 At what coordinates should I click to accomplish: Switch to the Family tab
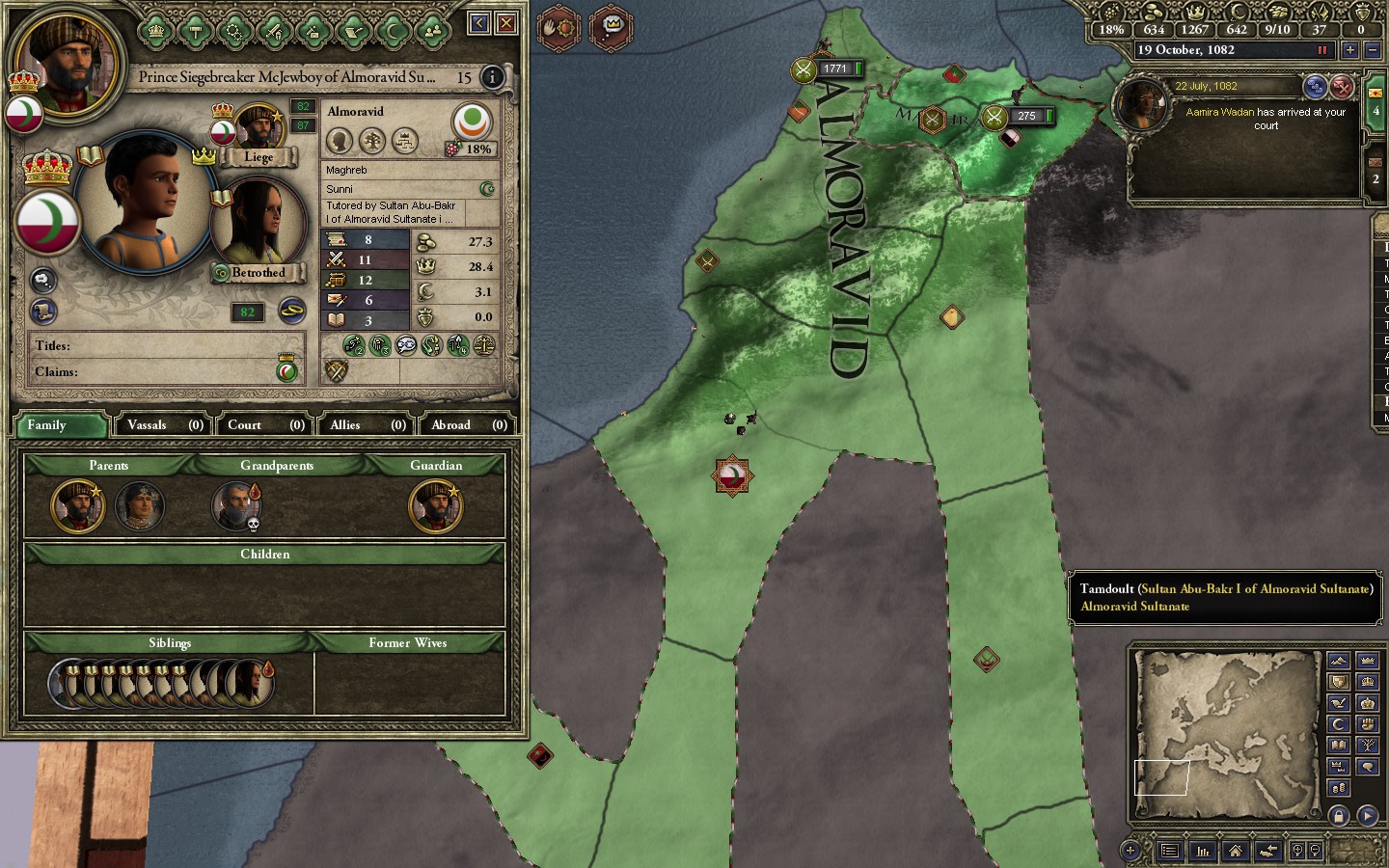(x=61, y=424)
